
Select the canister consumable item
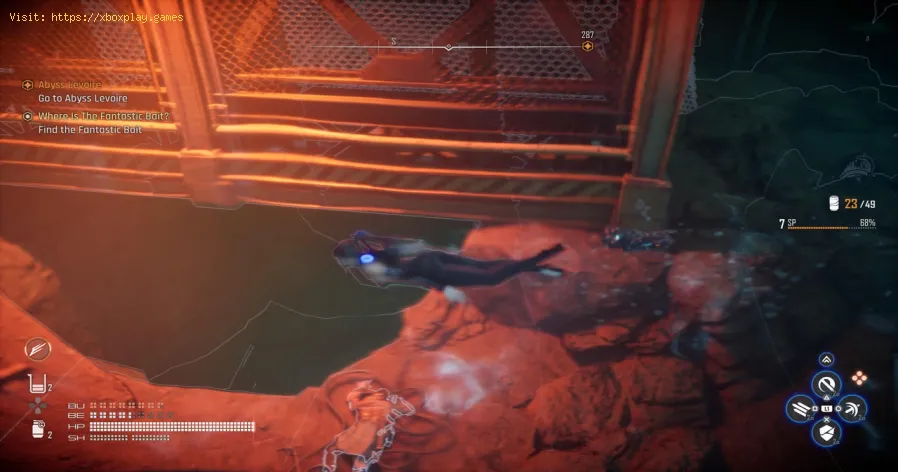[40, 430]
